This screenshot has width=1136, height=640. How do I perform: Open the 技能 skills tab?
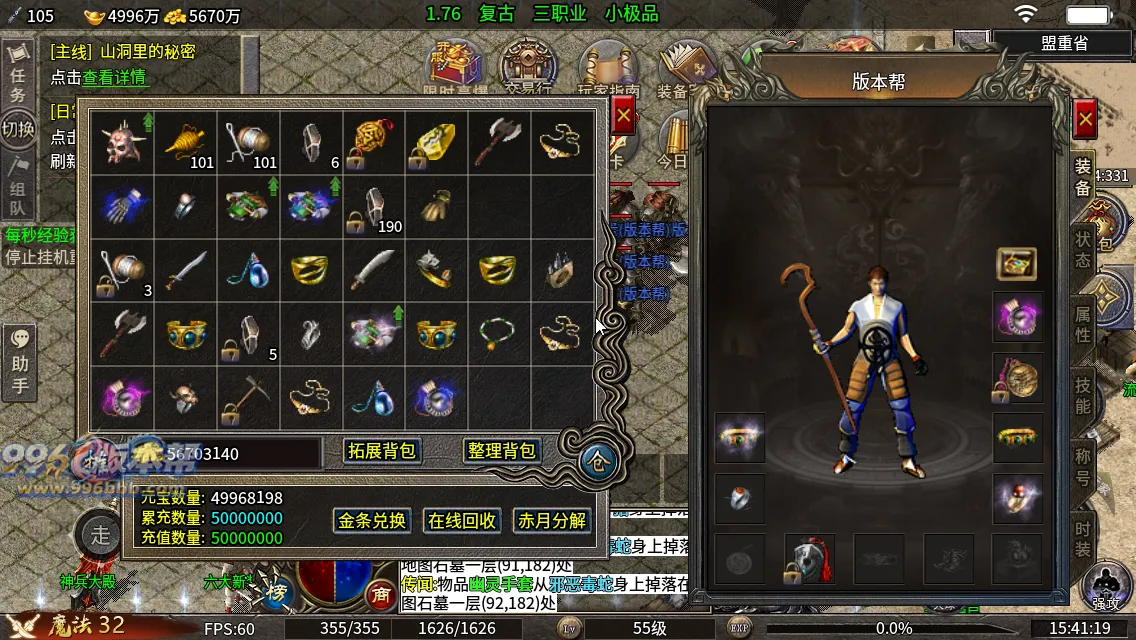click(1083, 395)
